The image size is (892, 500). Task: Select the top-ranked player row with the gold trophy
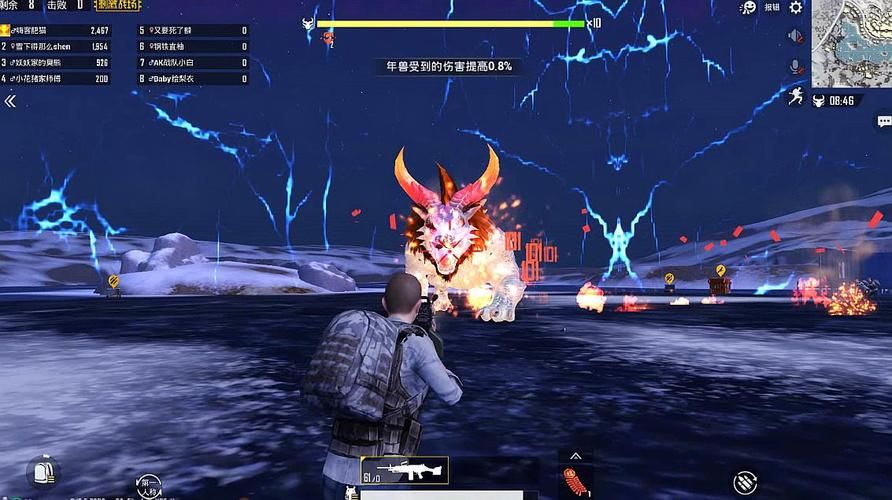(x=56, y=31)
